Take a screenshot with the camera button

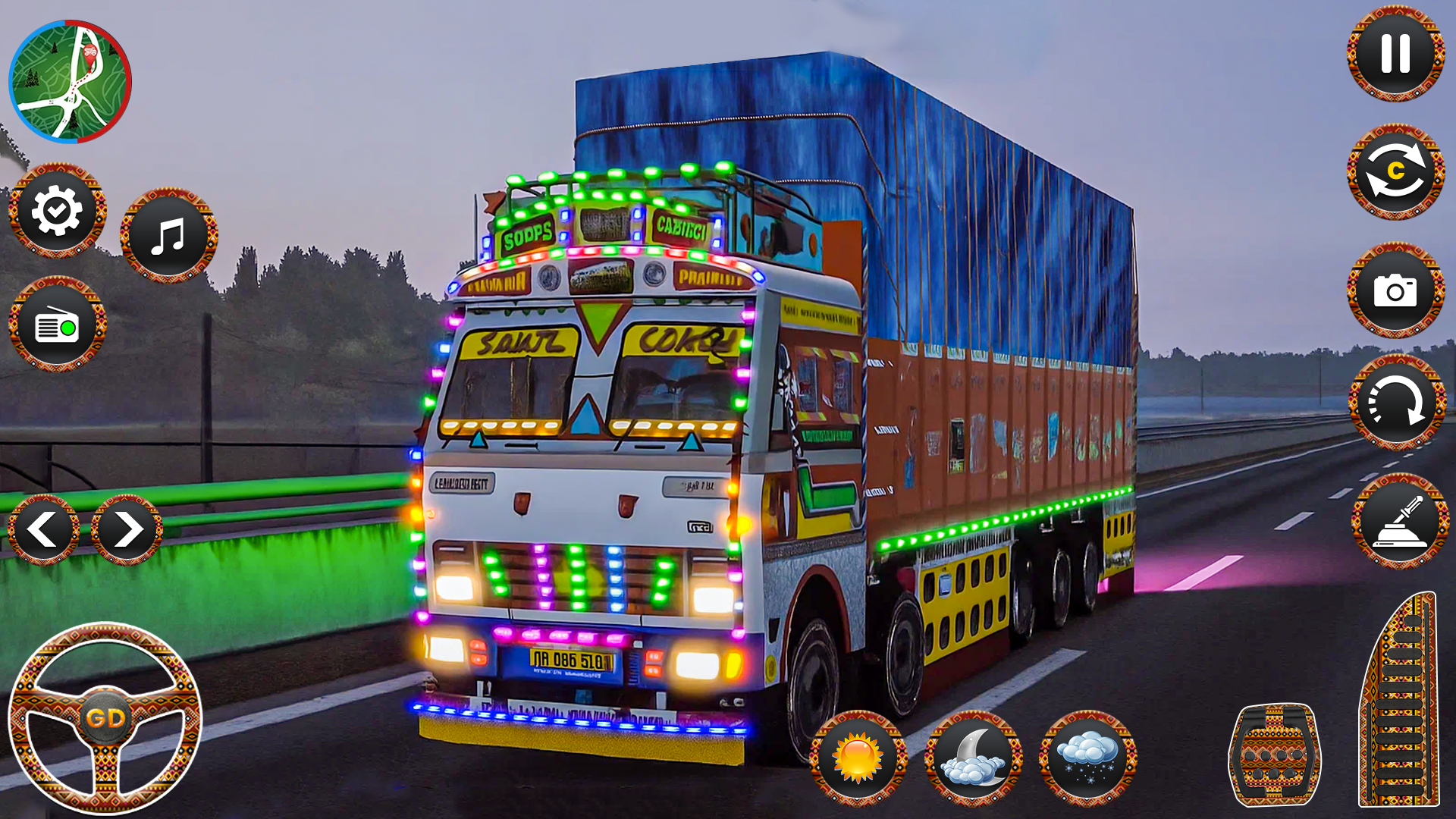click(x=1395, y=290)
